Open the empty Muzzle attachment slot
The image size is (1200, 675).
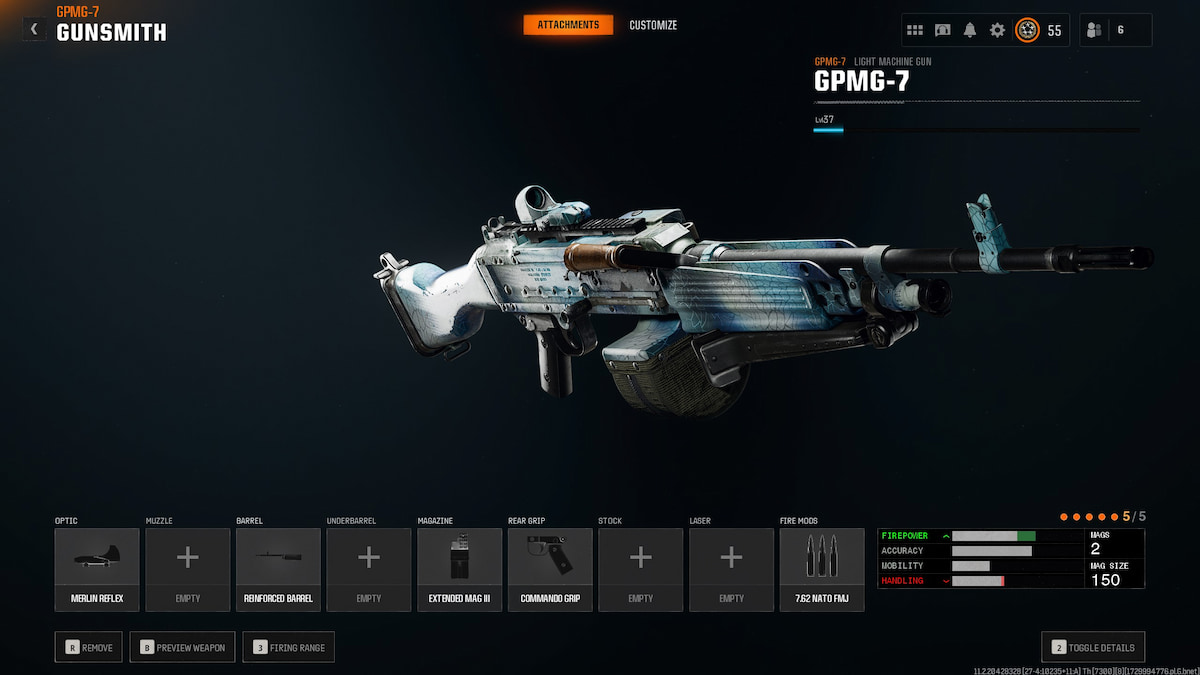pyautogui.click(x=188, y=569)
